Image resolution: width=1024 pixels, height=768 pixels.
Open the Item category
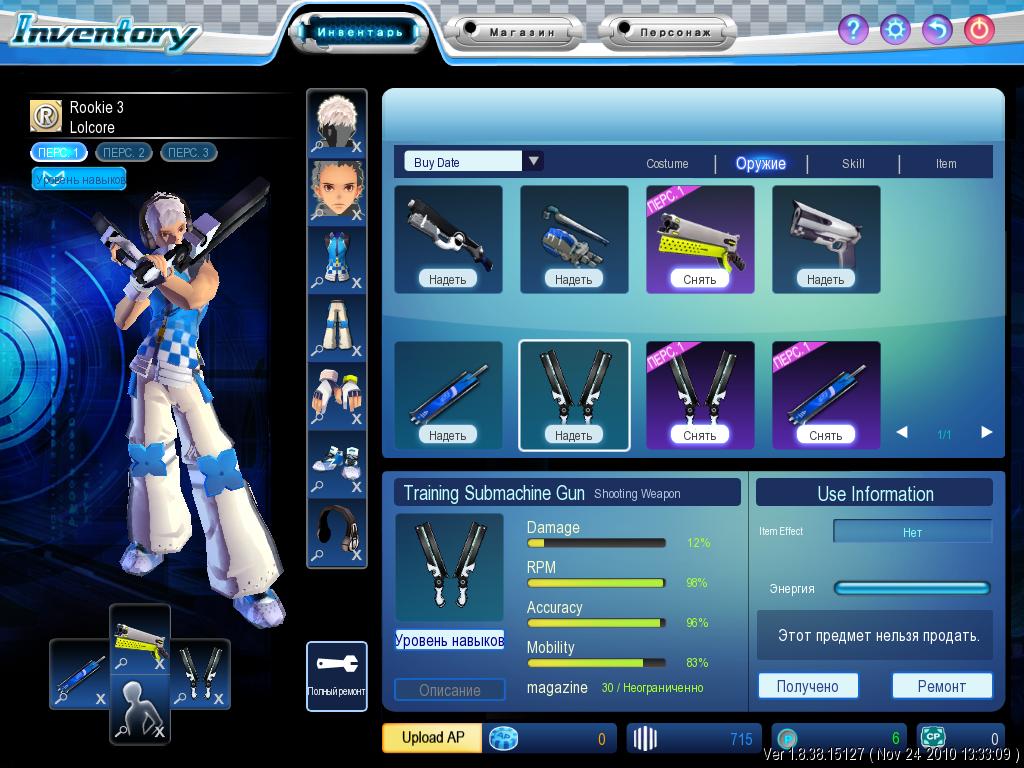[946, 164]
